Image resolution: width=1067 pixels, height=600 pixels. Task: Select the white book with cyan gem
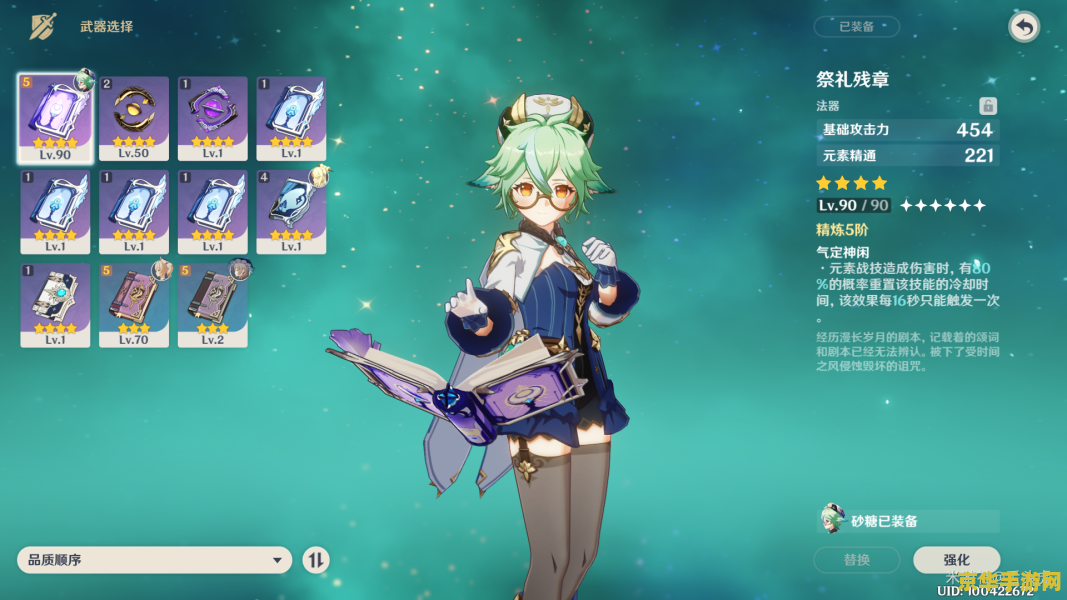pyautogui.click(x=56, y=304)
